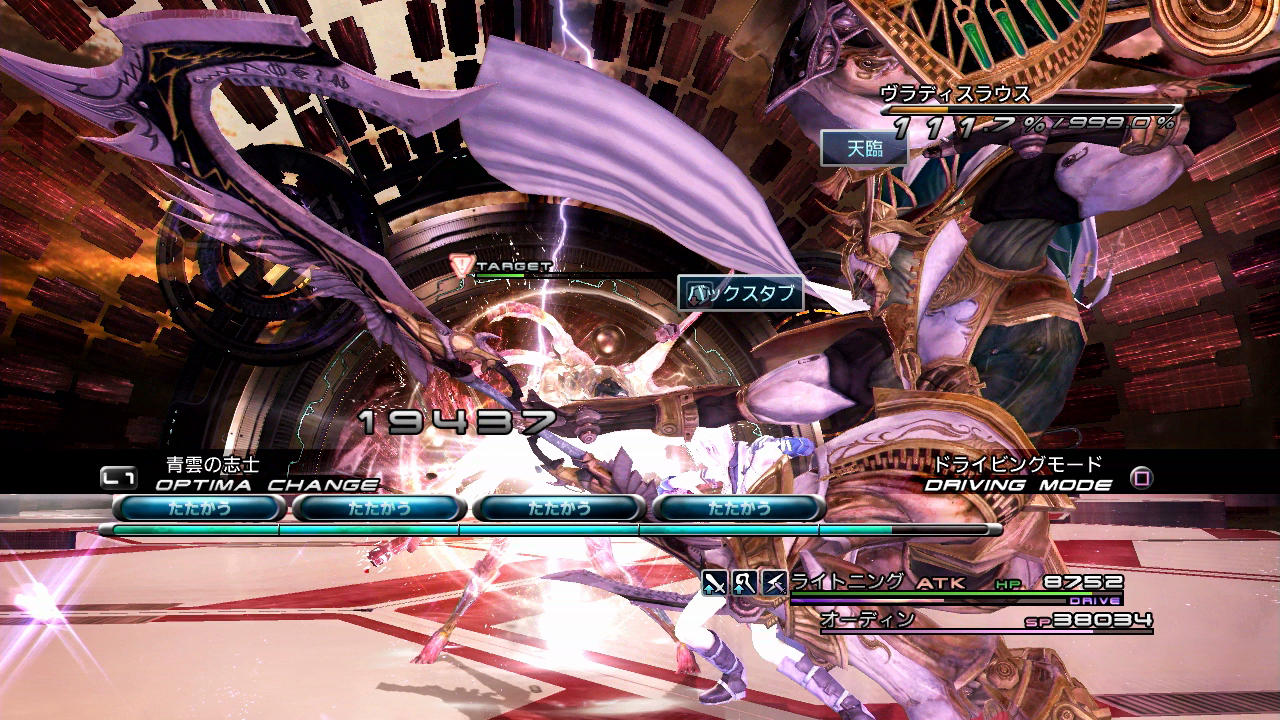Screen dimensions: 1280x720
Task: Select party leader ライトニング in the party list
Action: coord(848,582)
